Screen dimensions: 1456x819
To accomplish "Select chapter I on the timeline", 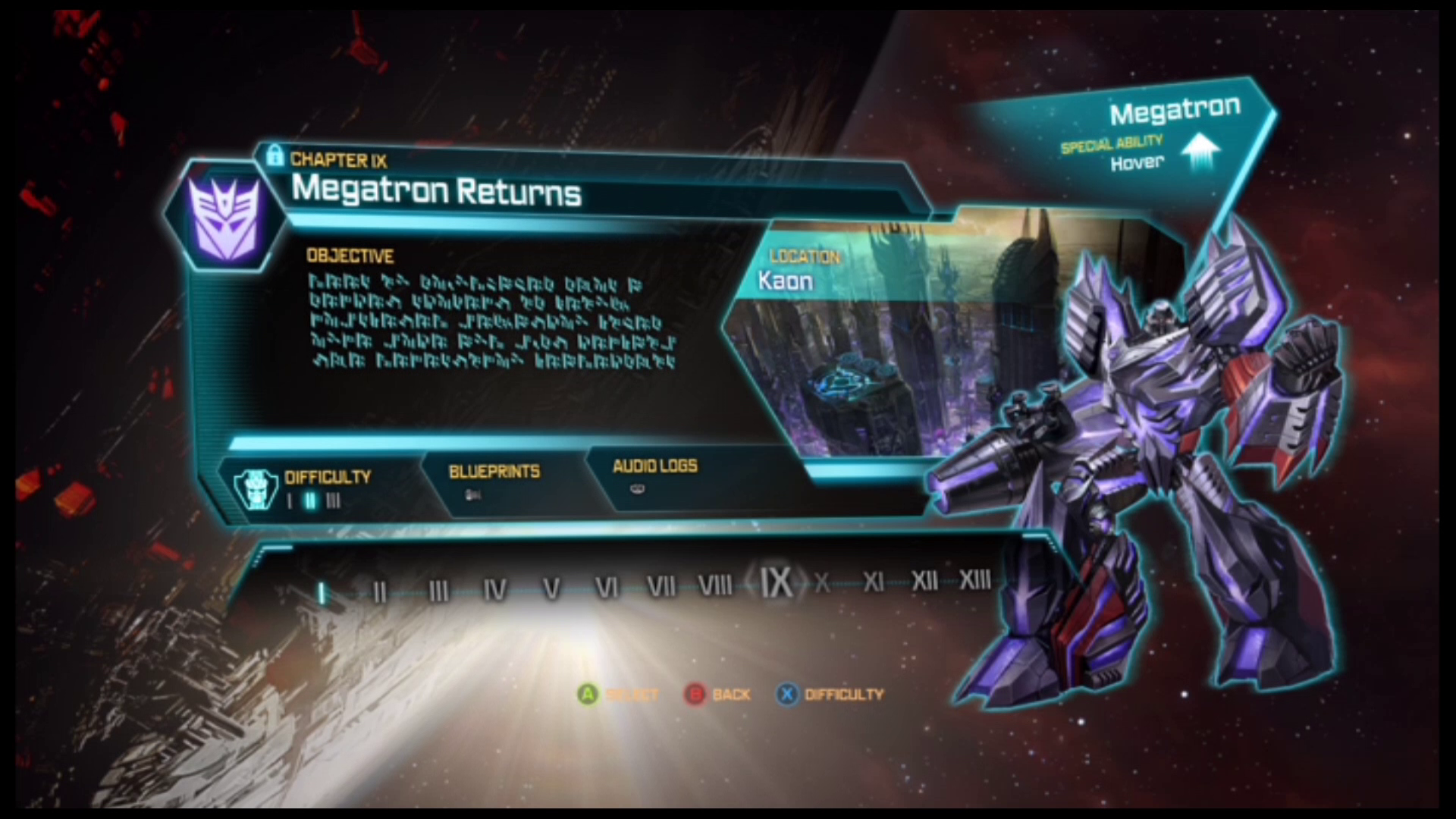I will point(322,593).
